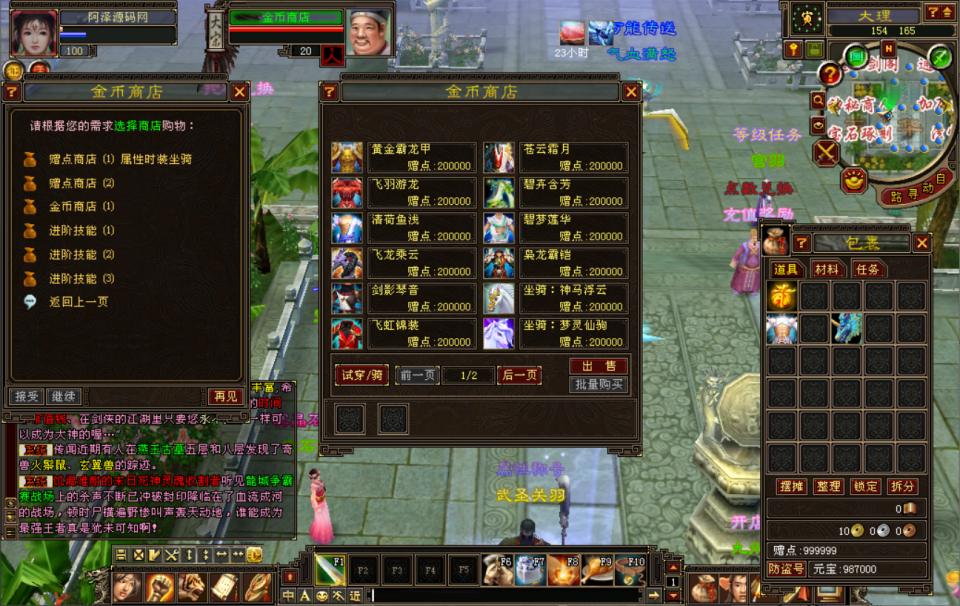This screenshot has height=606, width=960.
Task: Click the 再见 goodbye button
Action: coord(225,396)
